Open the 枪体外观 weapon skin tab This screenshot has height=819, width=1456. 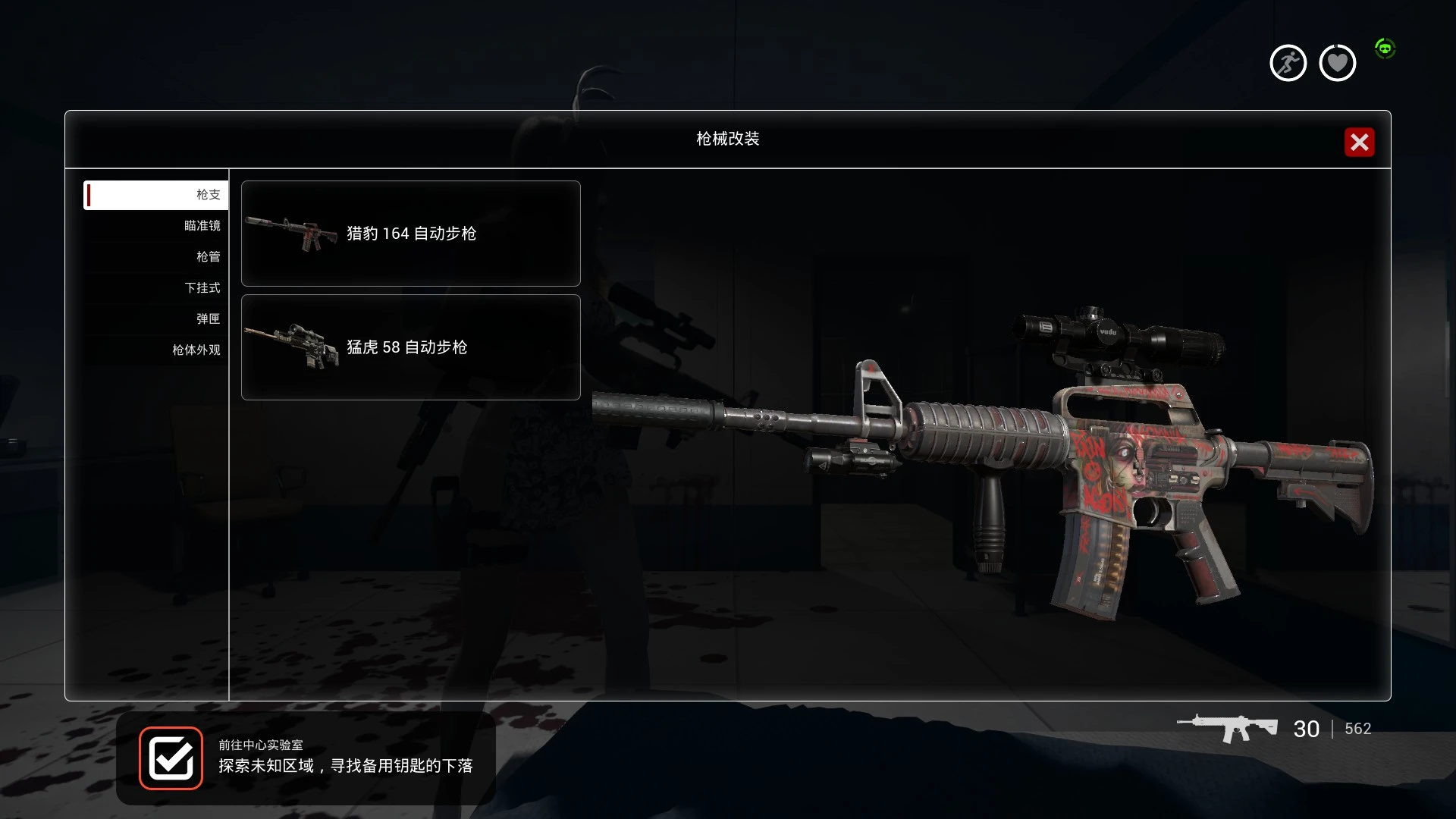tap(156, 350)
